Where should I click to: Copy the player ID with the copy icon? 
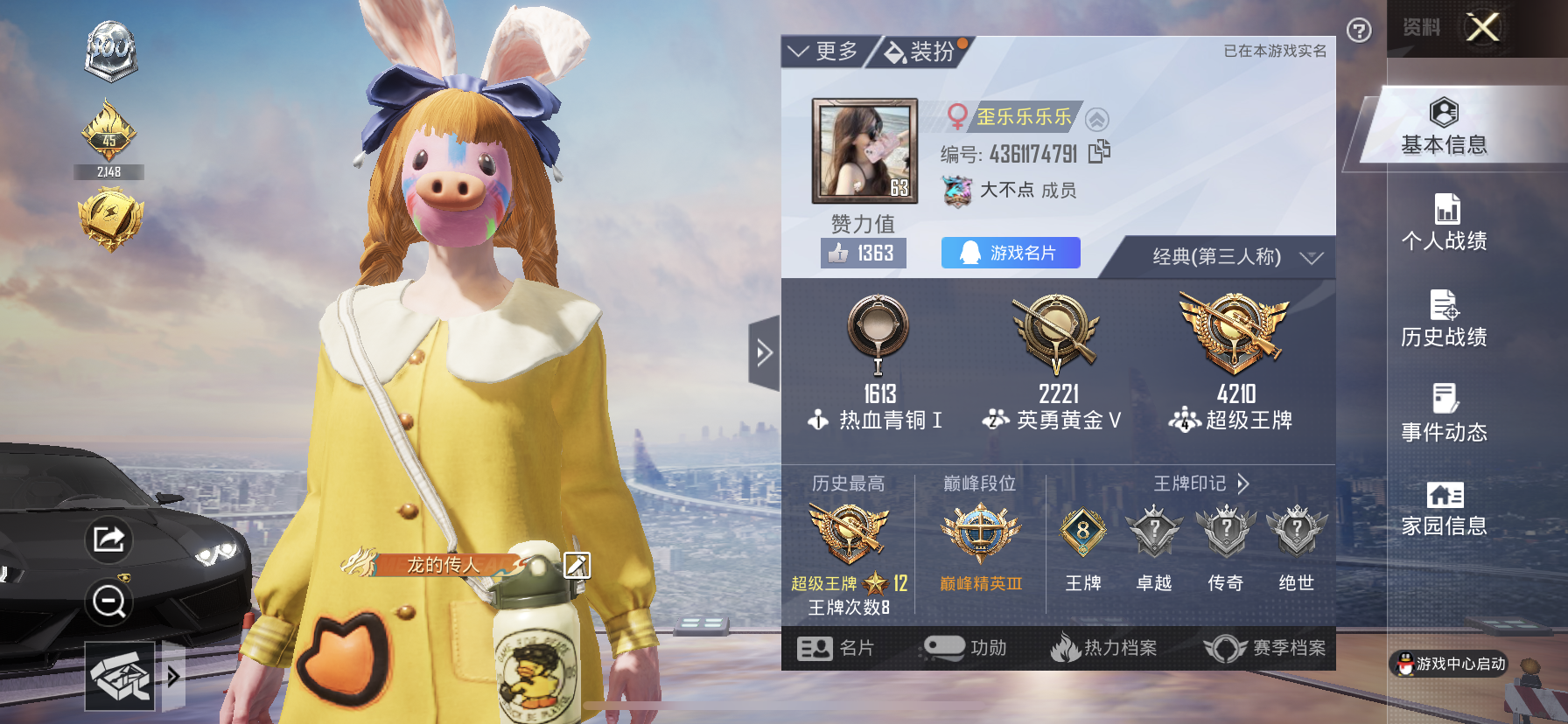(1101, 151)
